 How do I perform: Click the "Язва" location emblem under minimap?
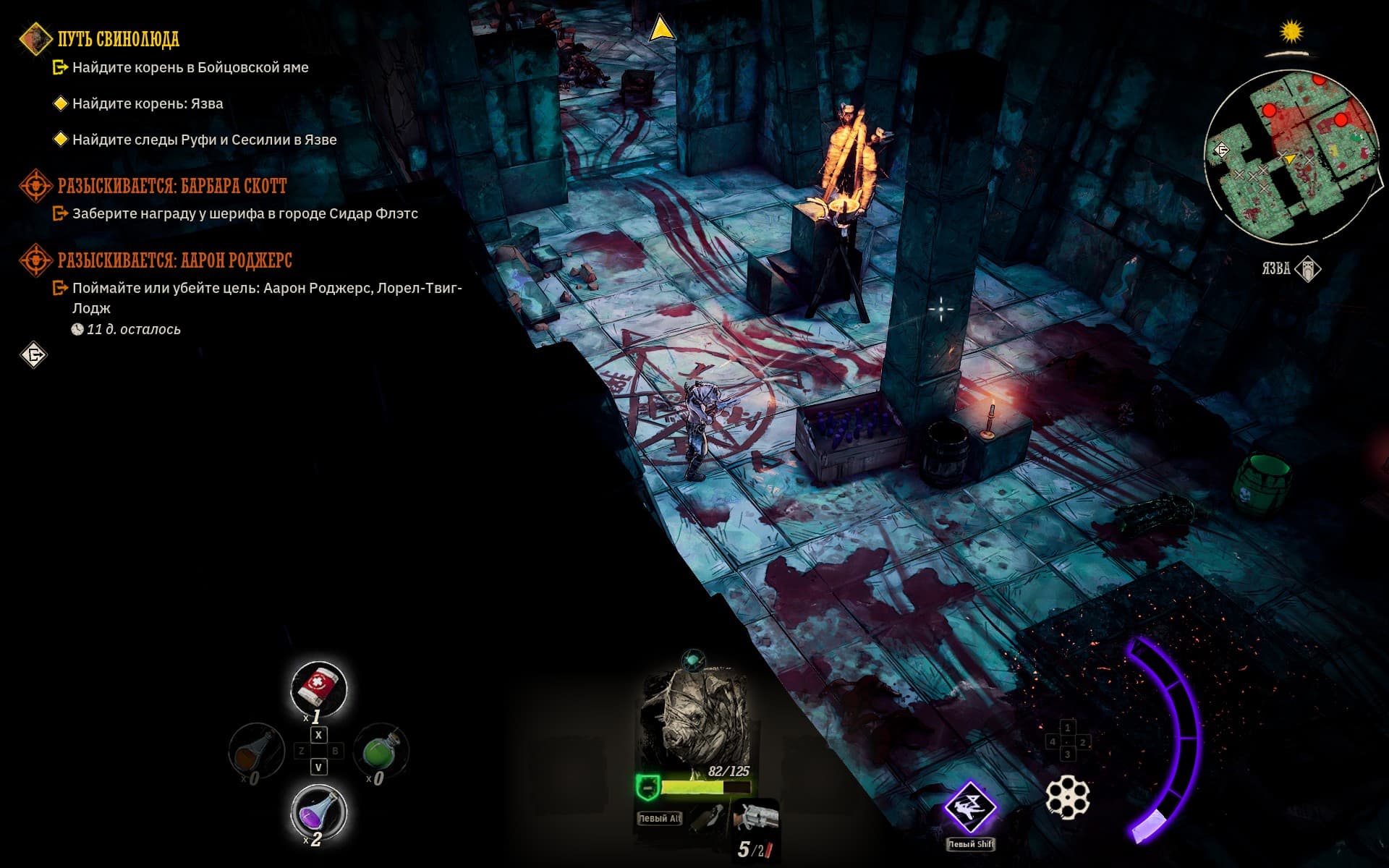(1308, 269)
